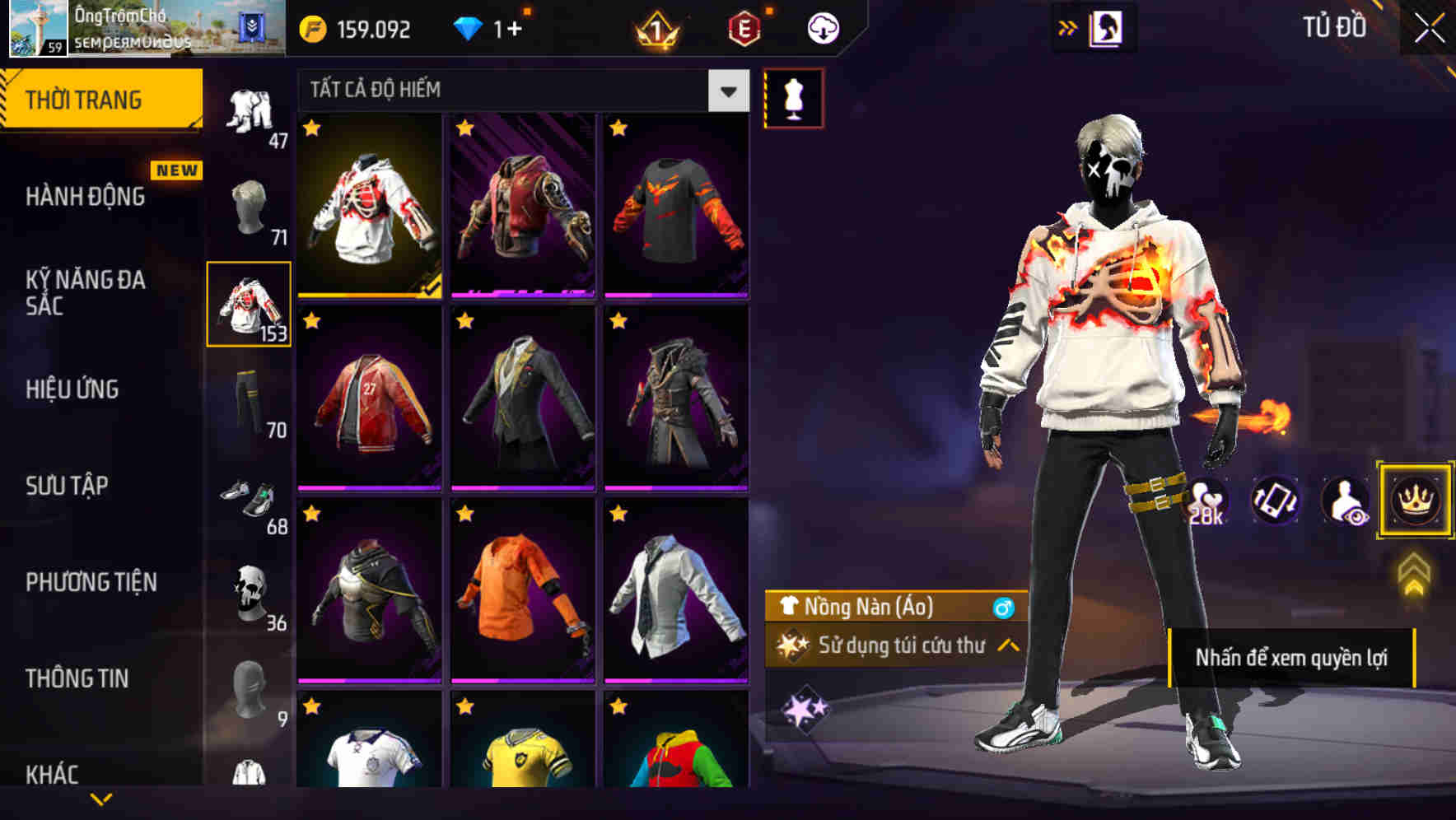
Task: Select the highlighted crown icon near the character
Action: pos(1414,501)
